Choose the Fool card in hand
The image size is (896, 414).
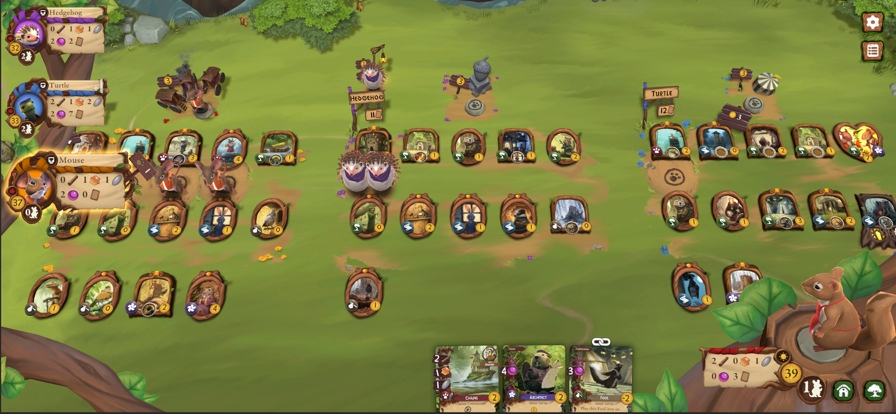pyautogui.click(x=602, y=378)
